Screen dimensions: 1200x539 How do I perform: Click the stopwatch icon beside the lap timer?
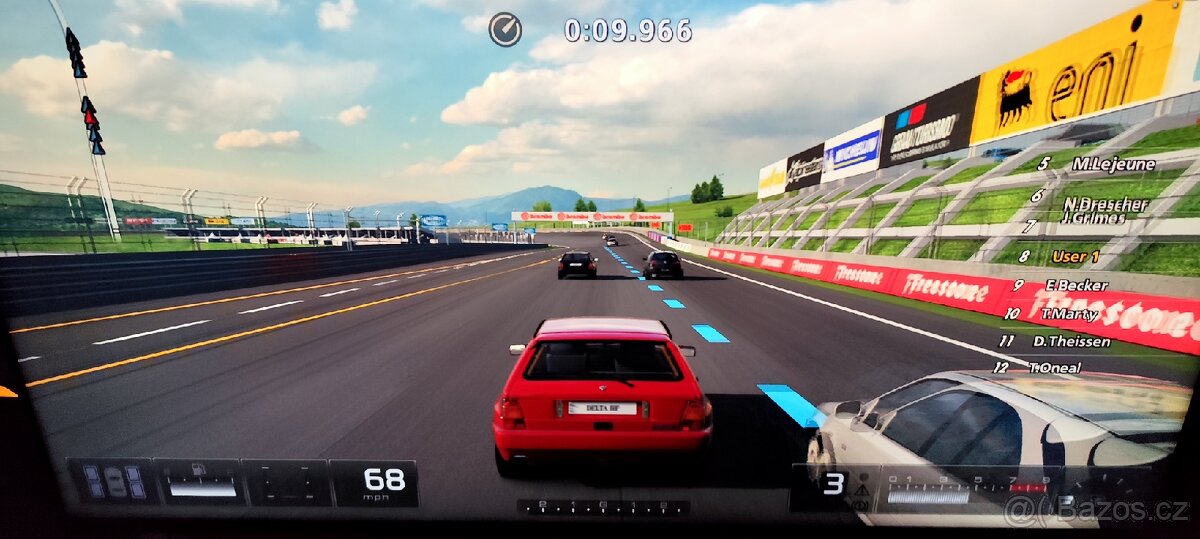pyautogui.click(x=505, y=29)
